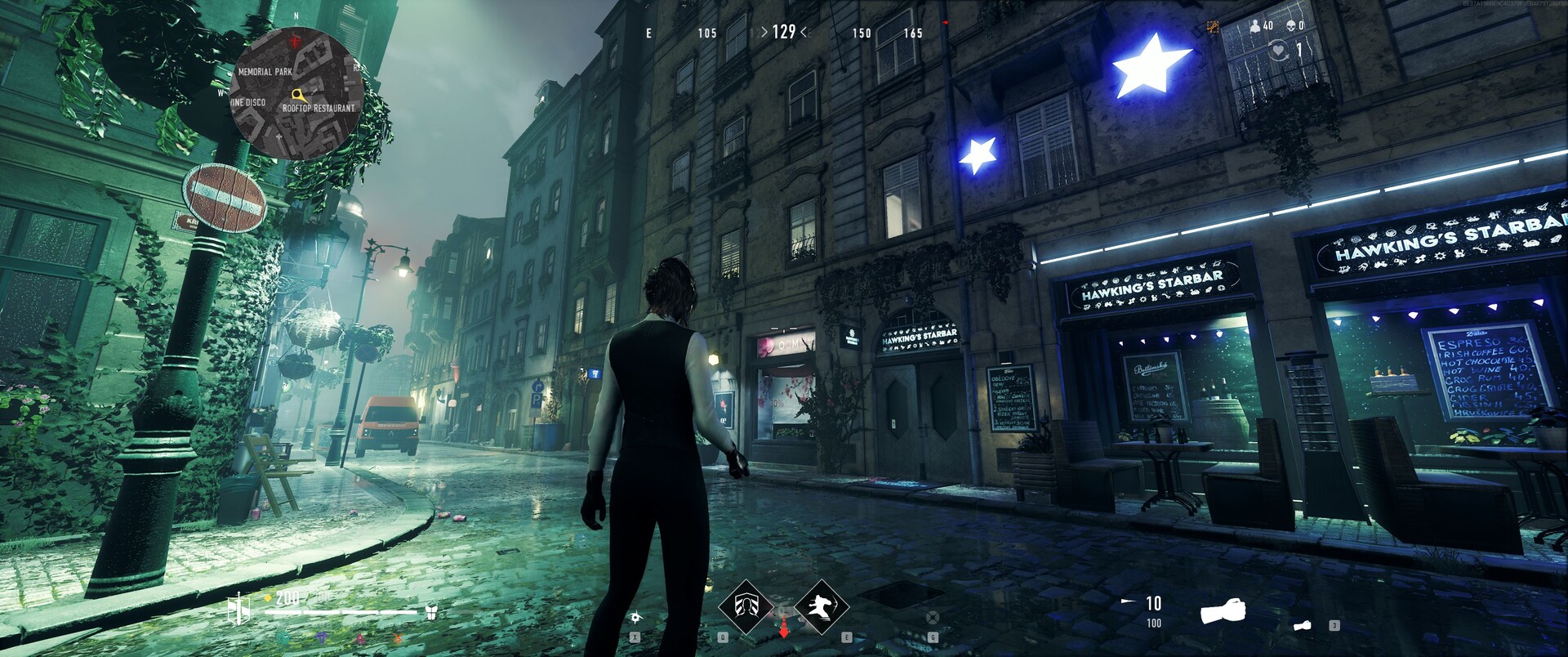The width and height of the screenshot is (1568, 657).
Task: Activate the flying kick ability
Action: (x=821, y=606)
